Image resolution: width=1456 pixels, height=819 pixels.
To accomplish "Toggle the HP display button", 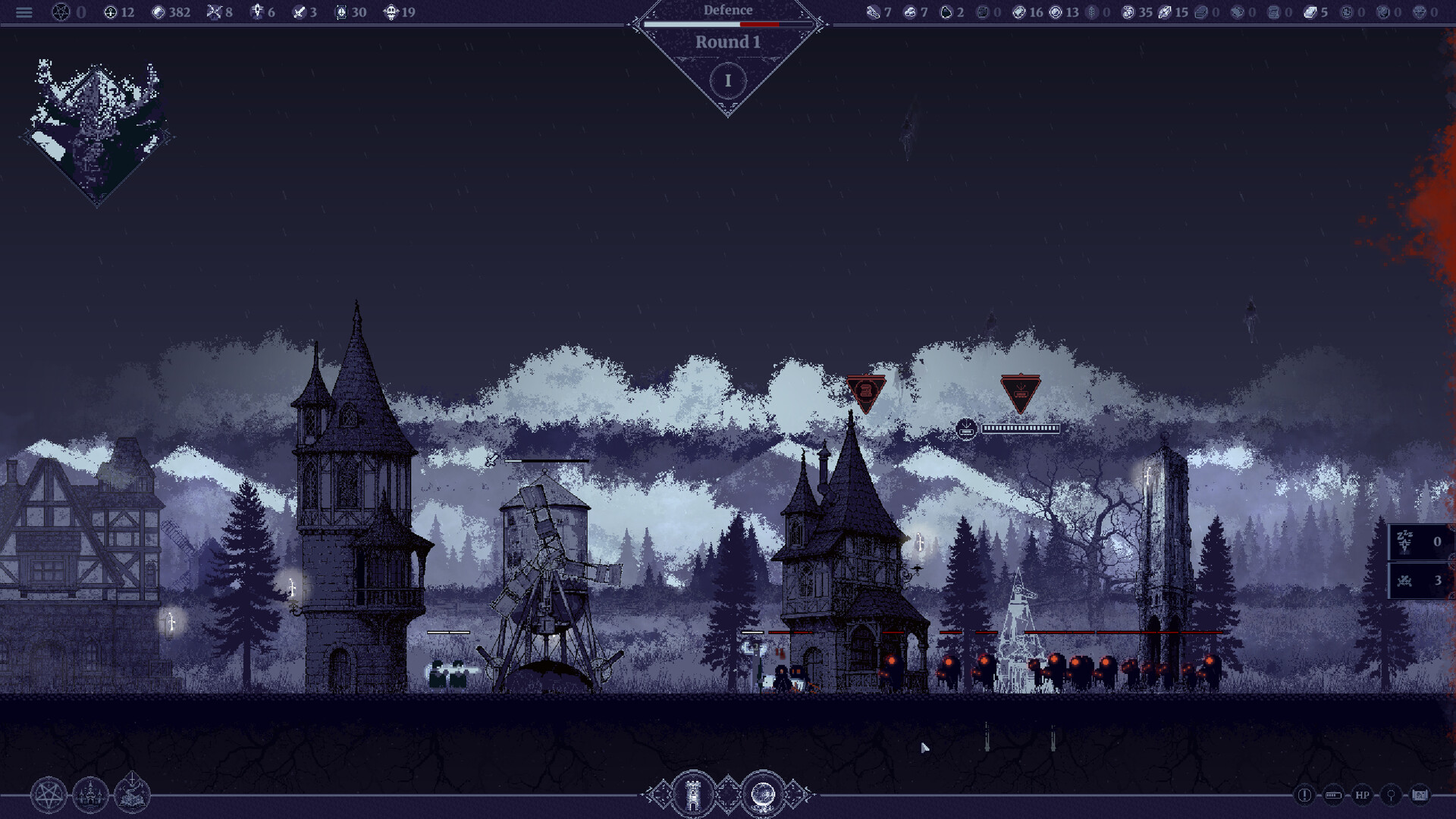I will click(1362, 795).
